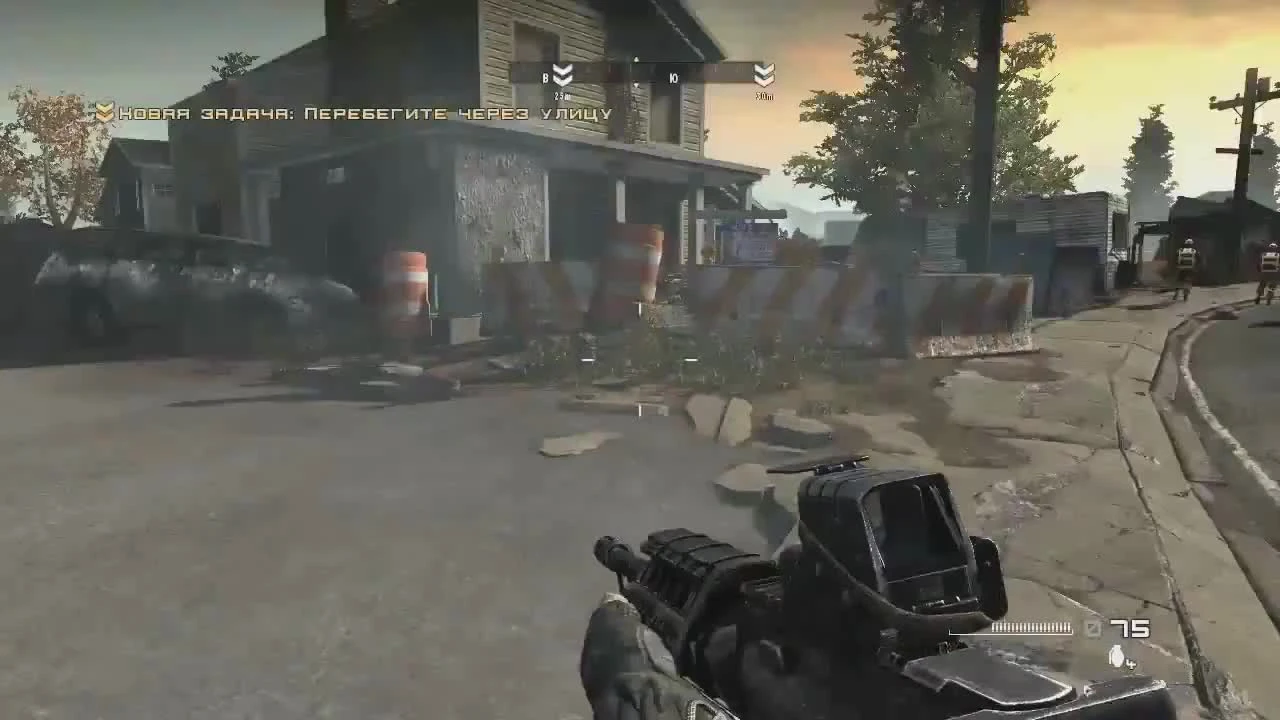Select the eastern waypoint chevron labeled "В"

(562, 75)
